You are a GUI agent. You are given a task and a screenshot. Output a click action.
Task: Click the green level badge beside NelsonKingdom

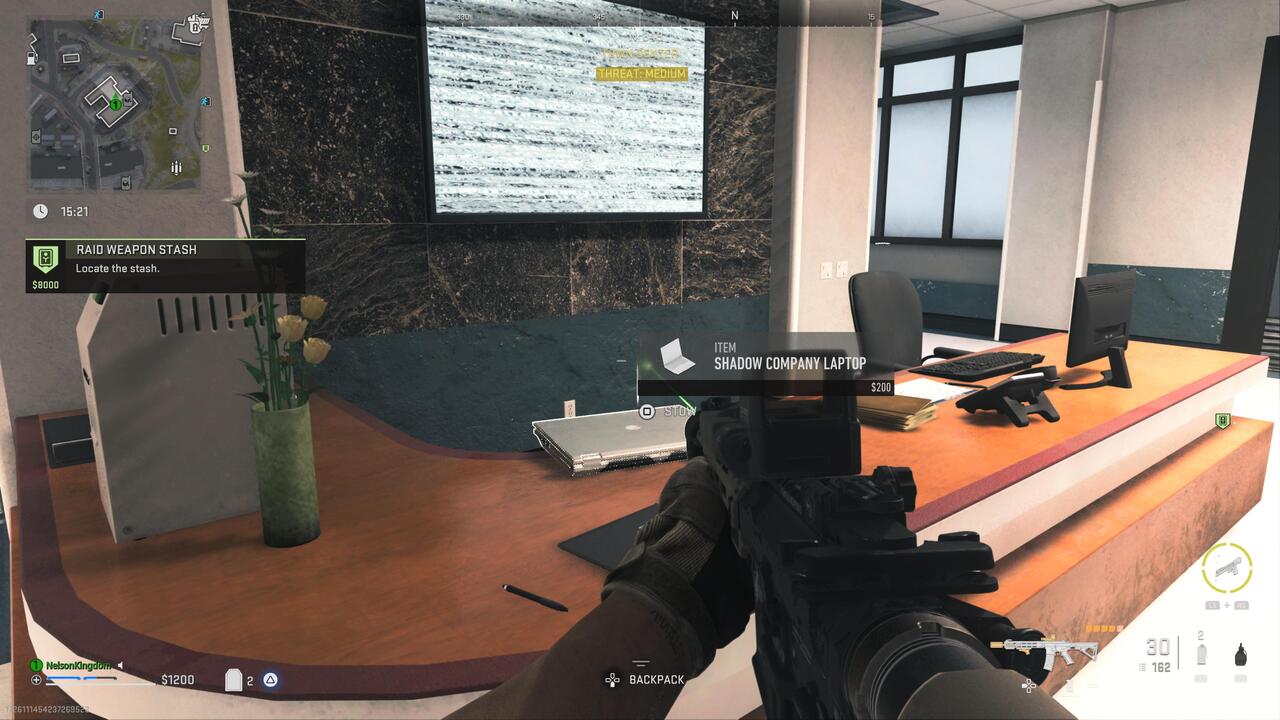point(35,665)
